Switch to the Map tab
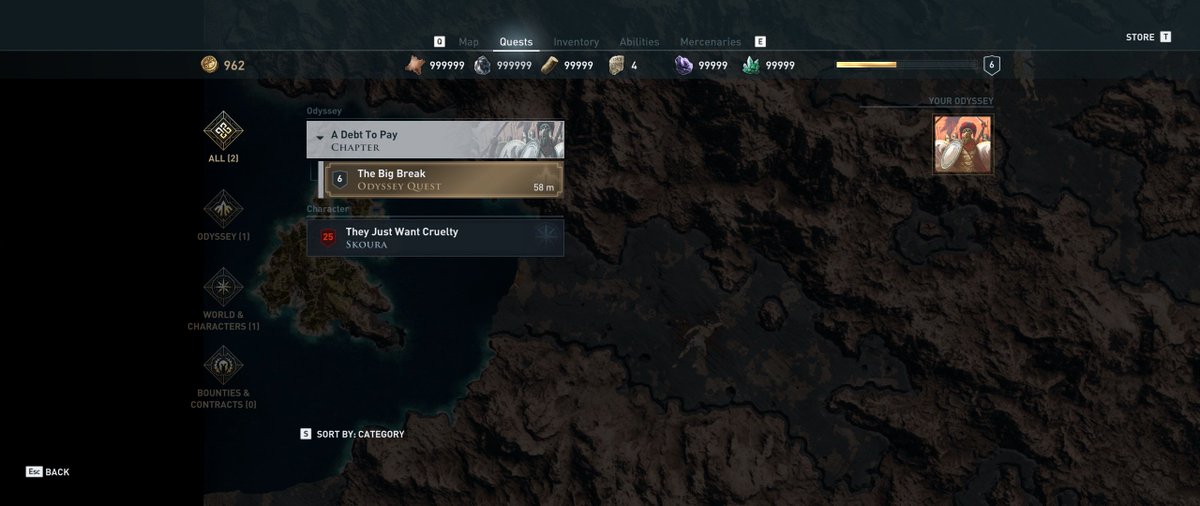This screenshot has height=506, width=1200. point(468,42)
